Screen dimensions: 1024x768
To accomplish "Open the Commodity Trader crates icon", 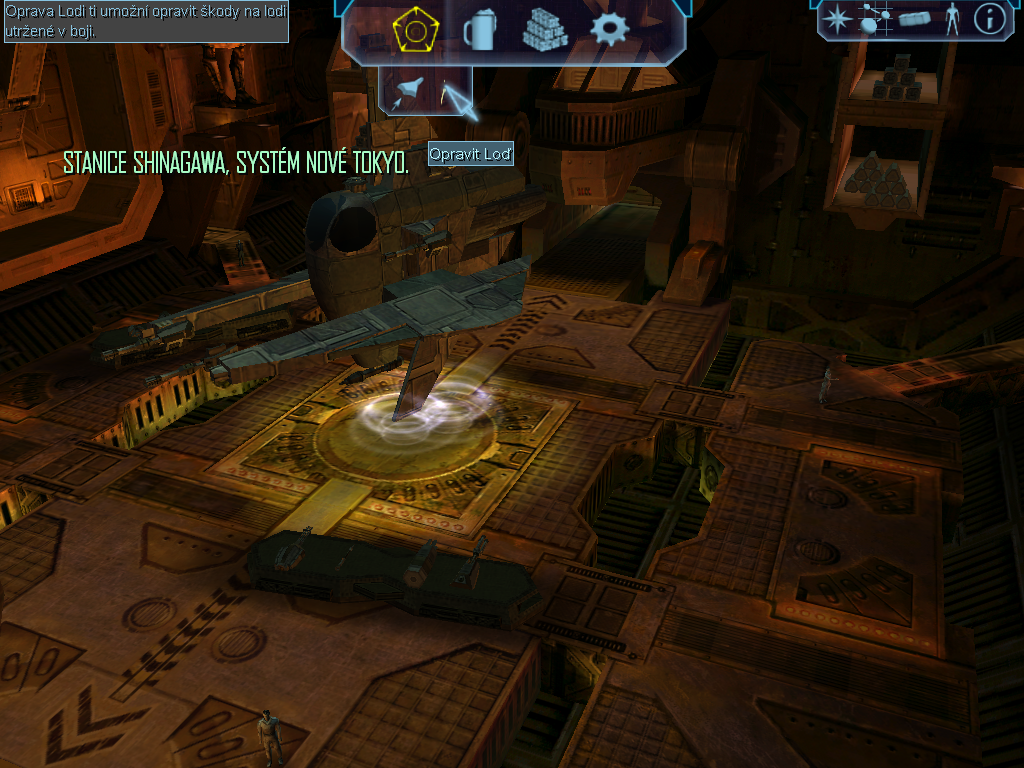I will point(544,31).
